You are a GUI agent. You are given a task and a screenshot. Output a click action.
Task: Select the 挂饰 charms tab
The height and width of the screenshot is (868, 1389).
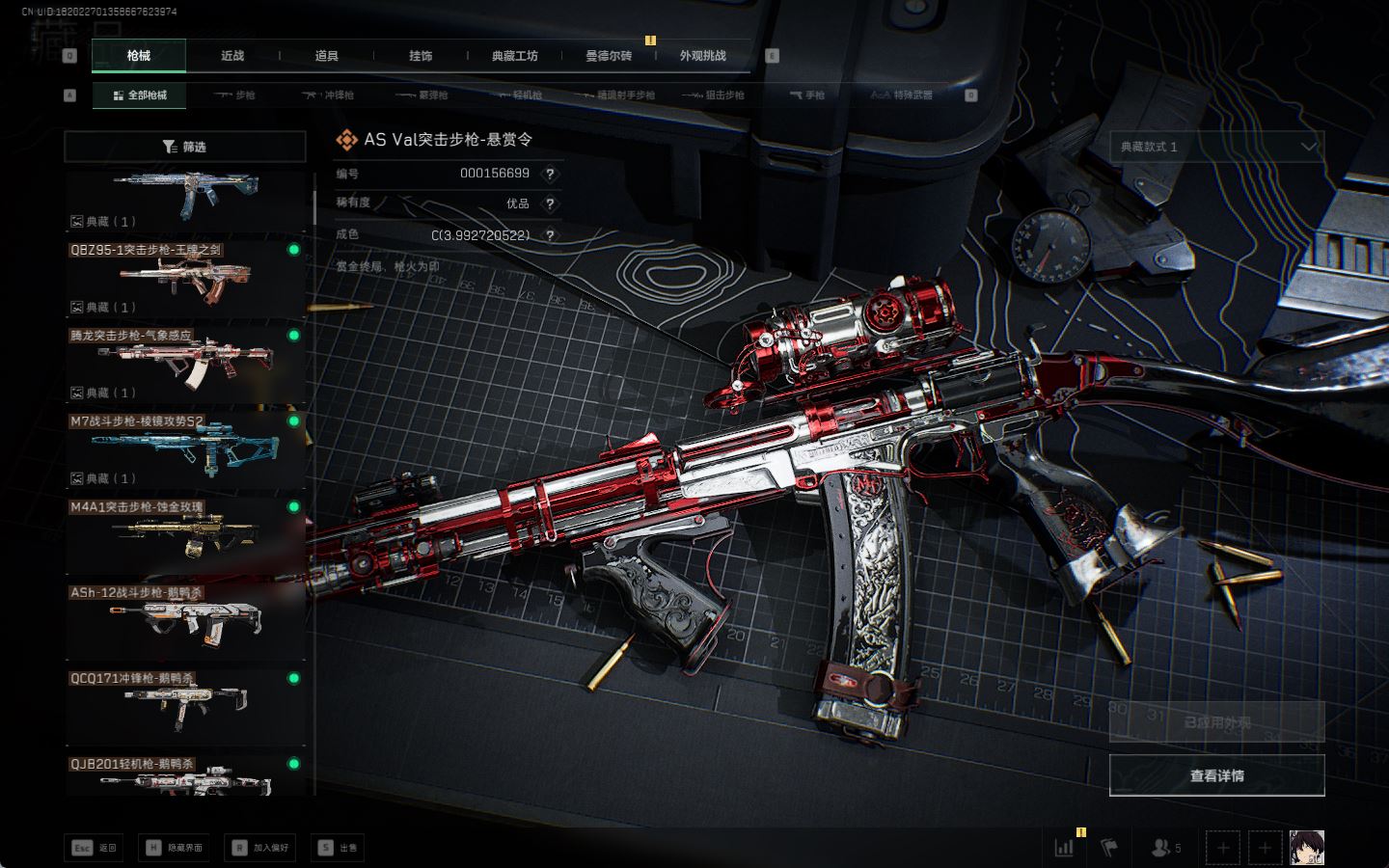[x=421, y=56]
